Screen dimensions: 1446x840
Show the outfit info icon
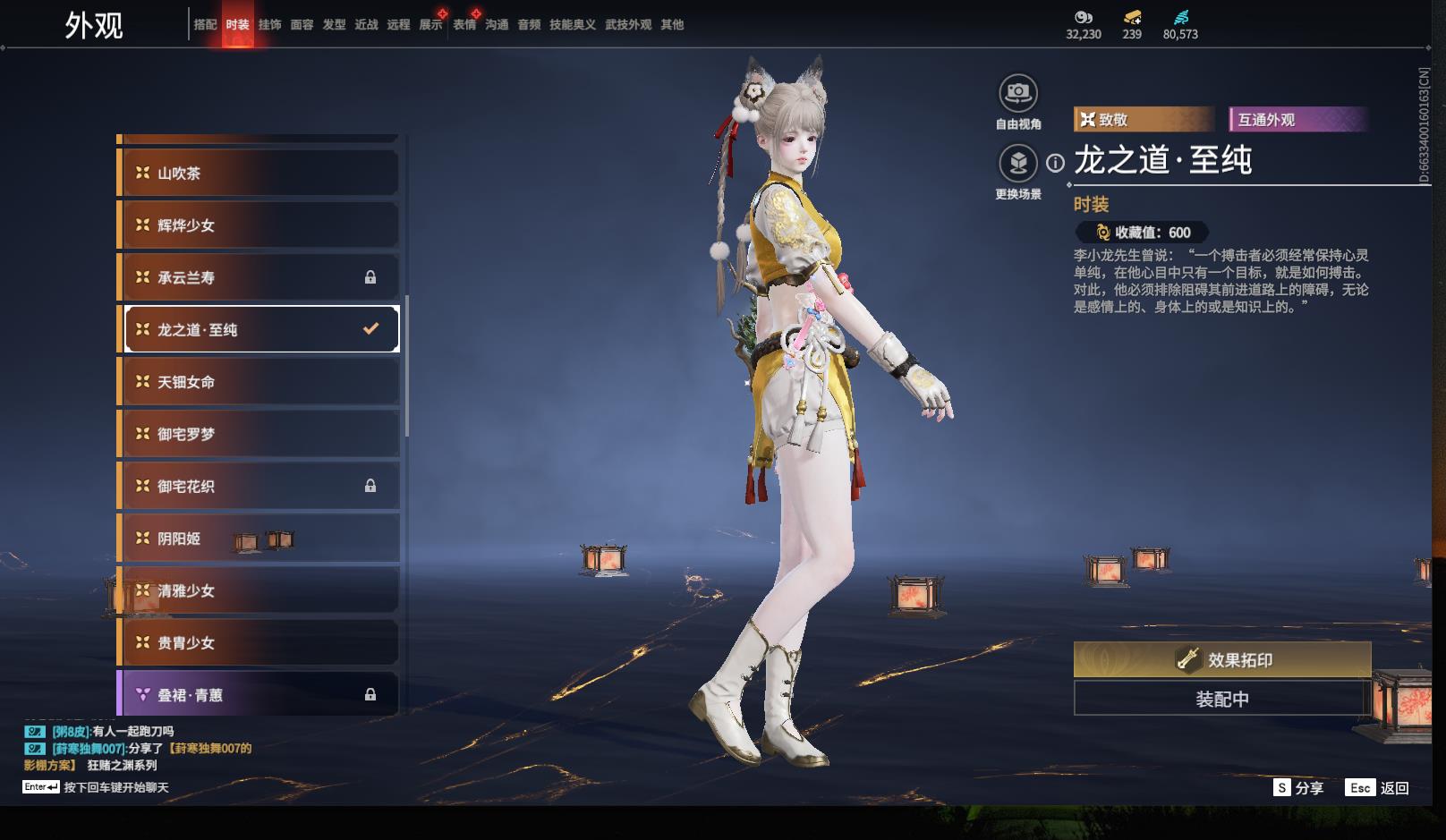point(1056,163)
